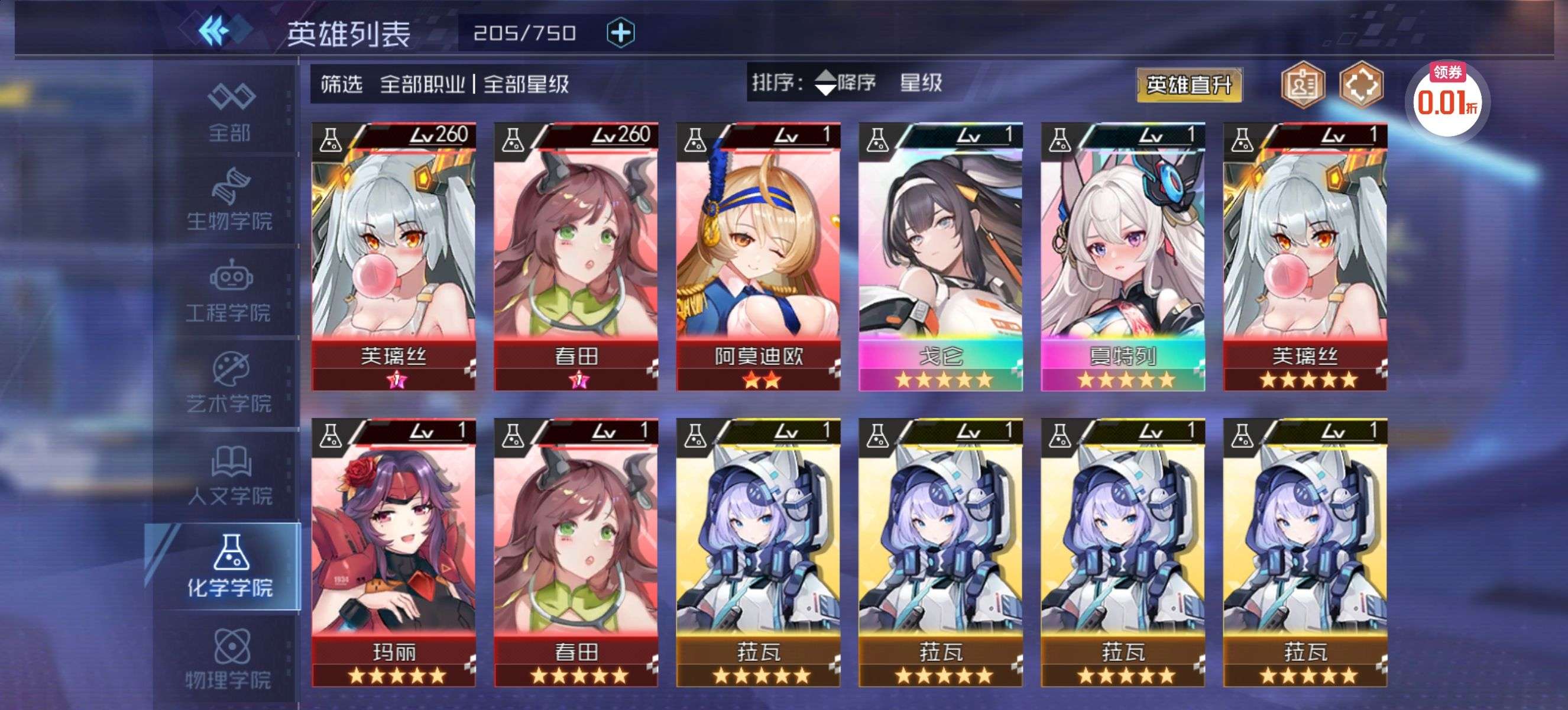The image size is (1568, 710).
Task: Change the 星级 sort criterion
Action: (921, 83)
